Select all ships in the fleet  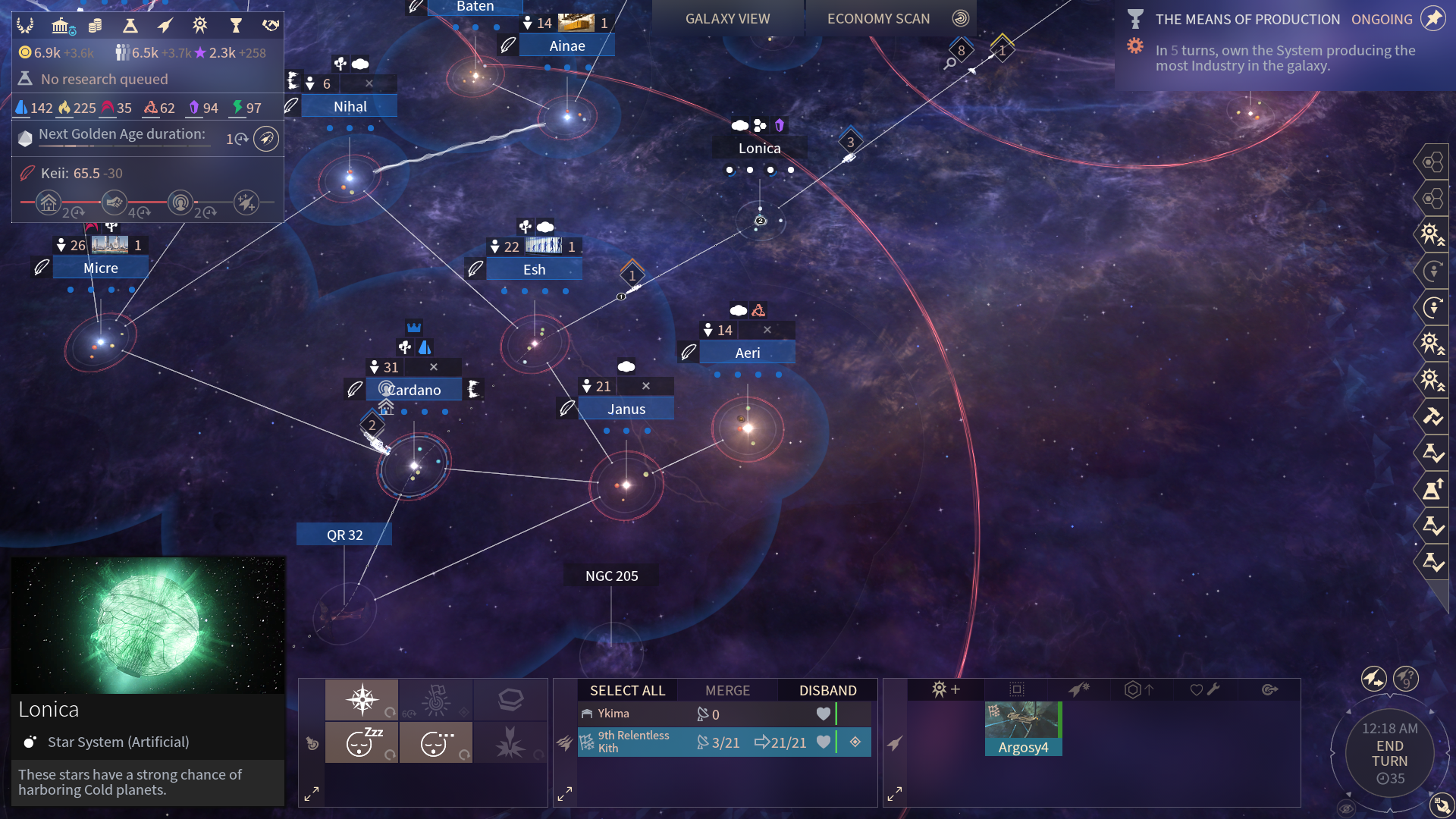point(627,690)
